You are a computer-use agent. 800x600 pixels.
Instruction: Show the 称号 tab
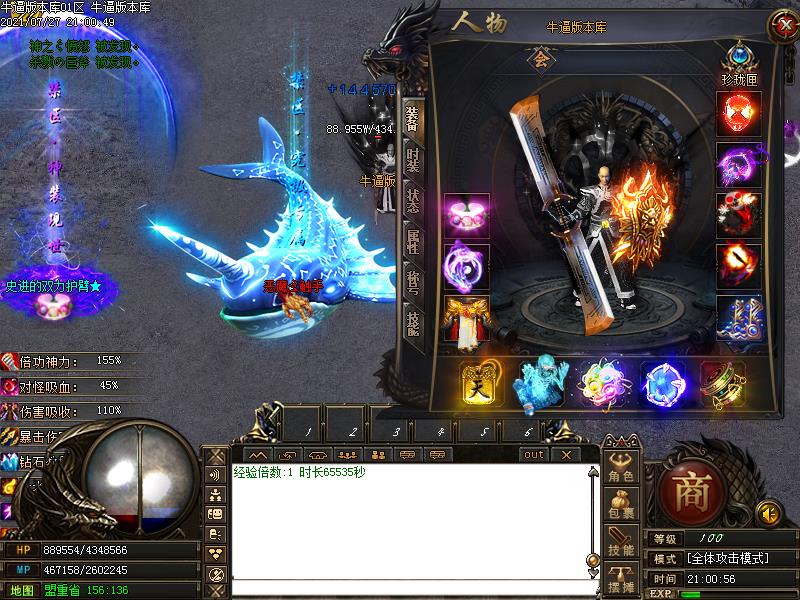point(412,280)
